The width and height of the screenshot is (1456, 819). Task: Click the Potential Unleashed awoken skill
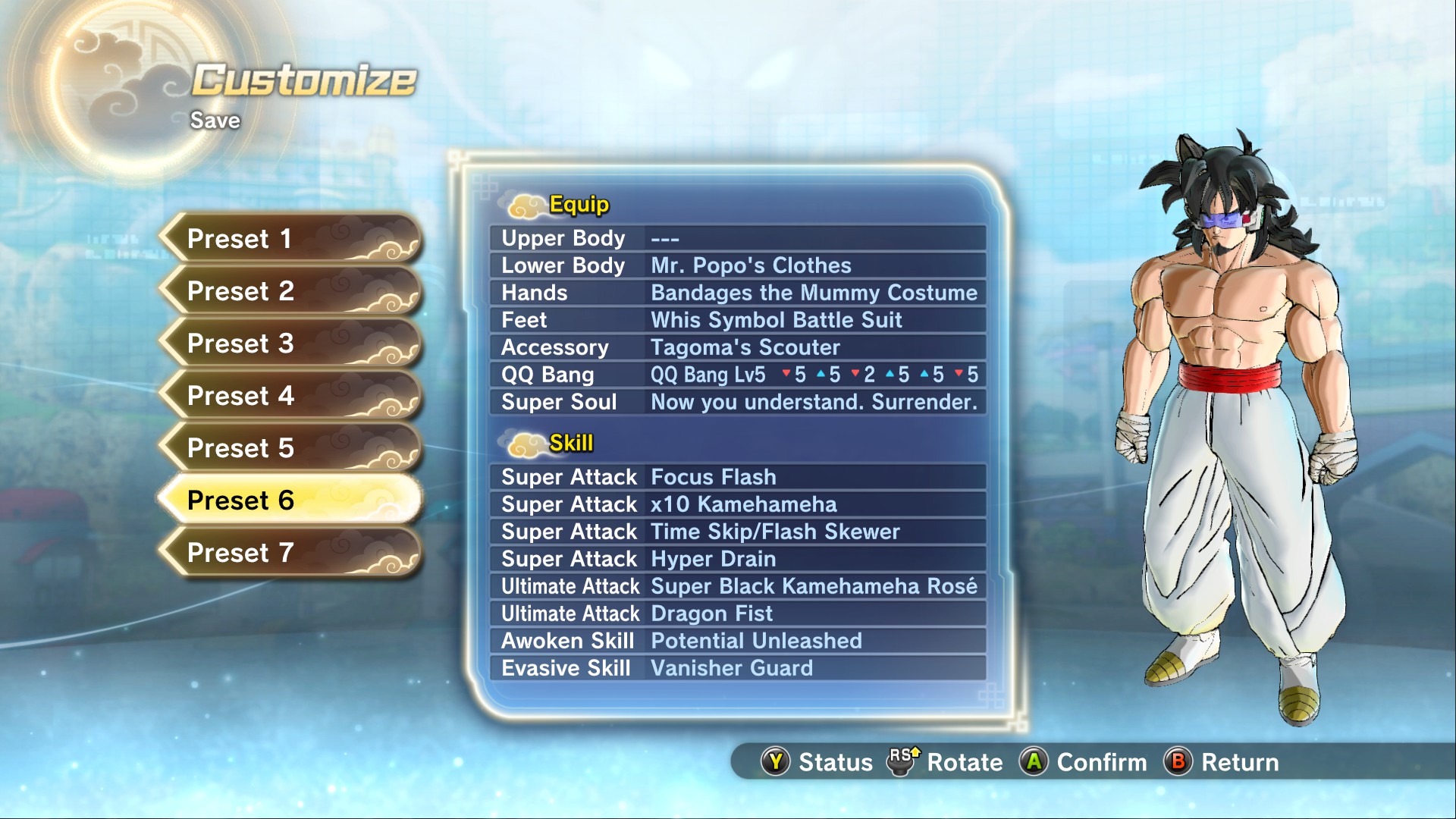[x=738, y=641]
